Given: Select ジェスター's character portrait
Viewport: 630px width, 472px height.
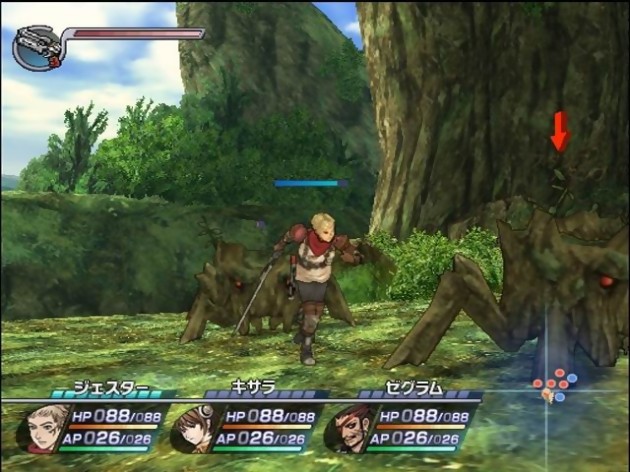Looking at the screenshot, I should pyautogui.click(x=42, y=428).
